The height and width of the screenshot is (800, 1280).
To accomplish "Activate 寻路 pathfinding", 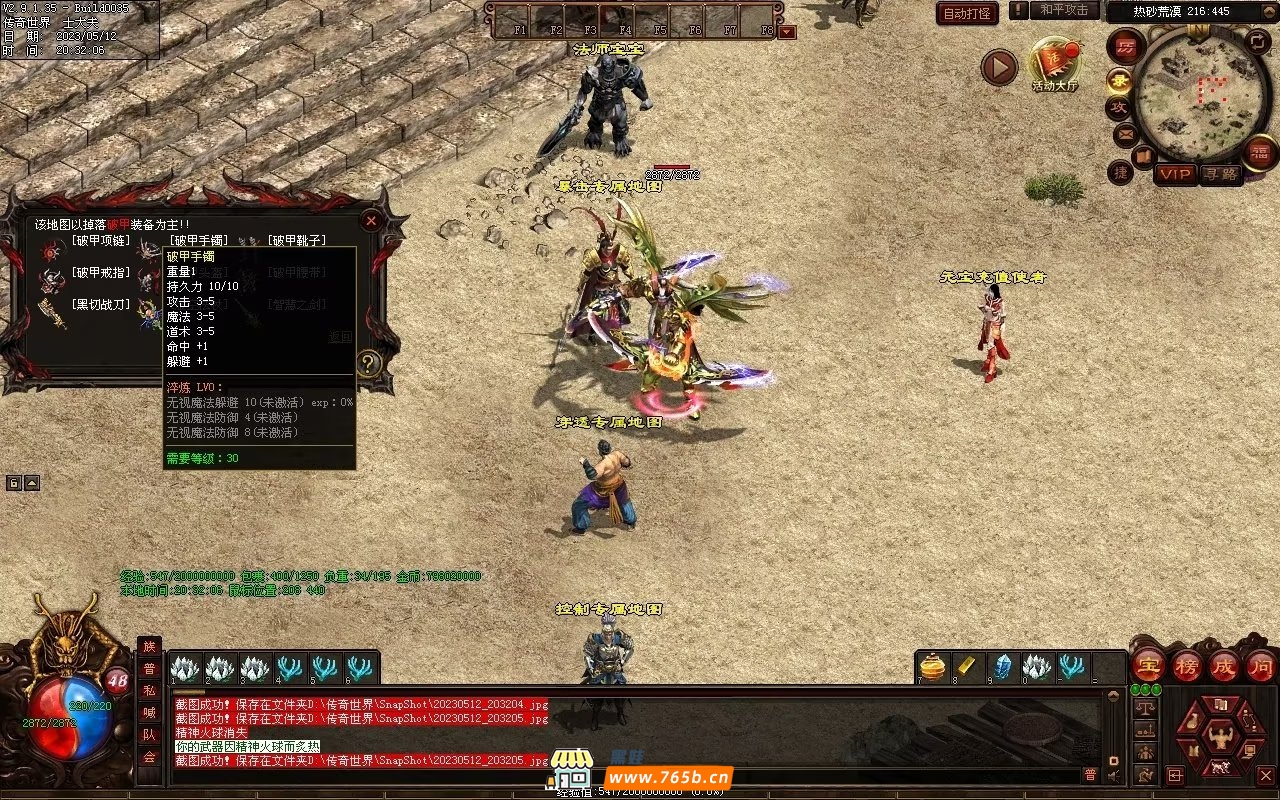I will click(1219, 174).
